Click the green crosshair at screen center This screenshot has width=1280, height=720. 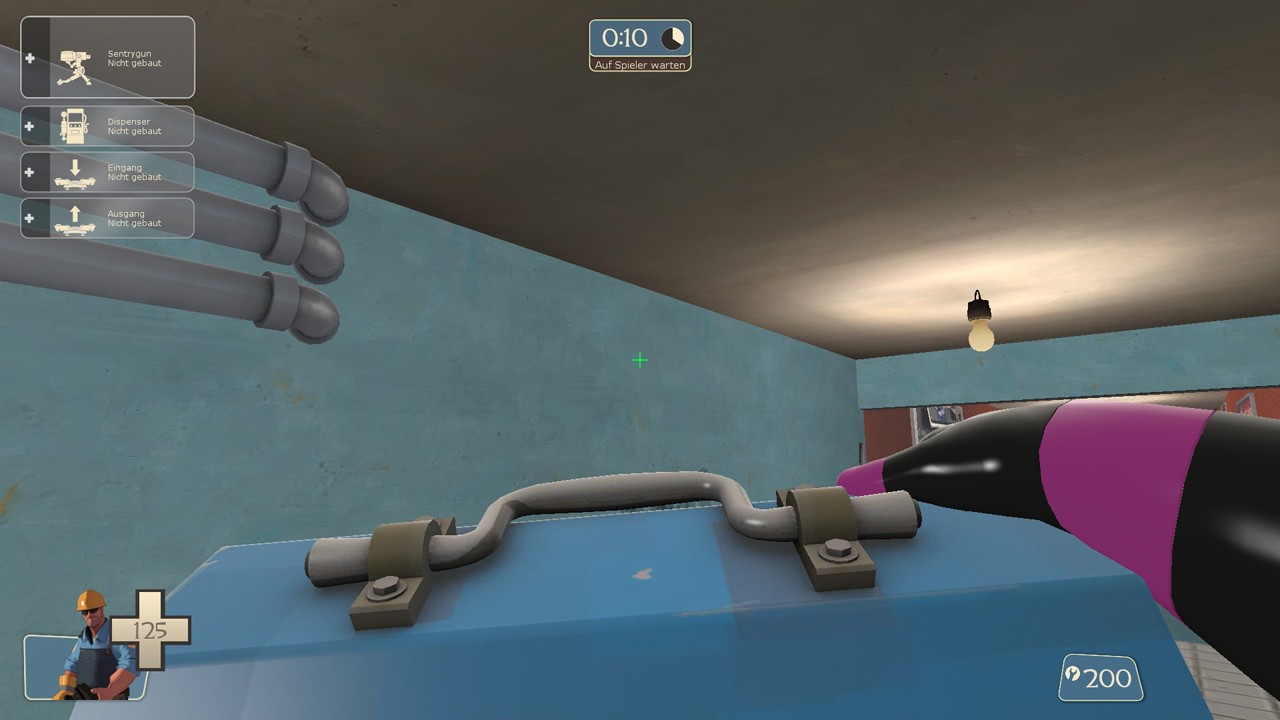(x=640, y=360)
